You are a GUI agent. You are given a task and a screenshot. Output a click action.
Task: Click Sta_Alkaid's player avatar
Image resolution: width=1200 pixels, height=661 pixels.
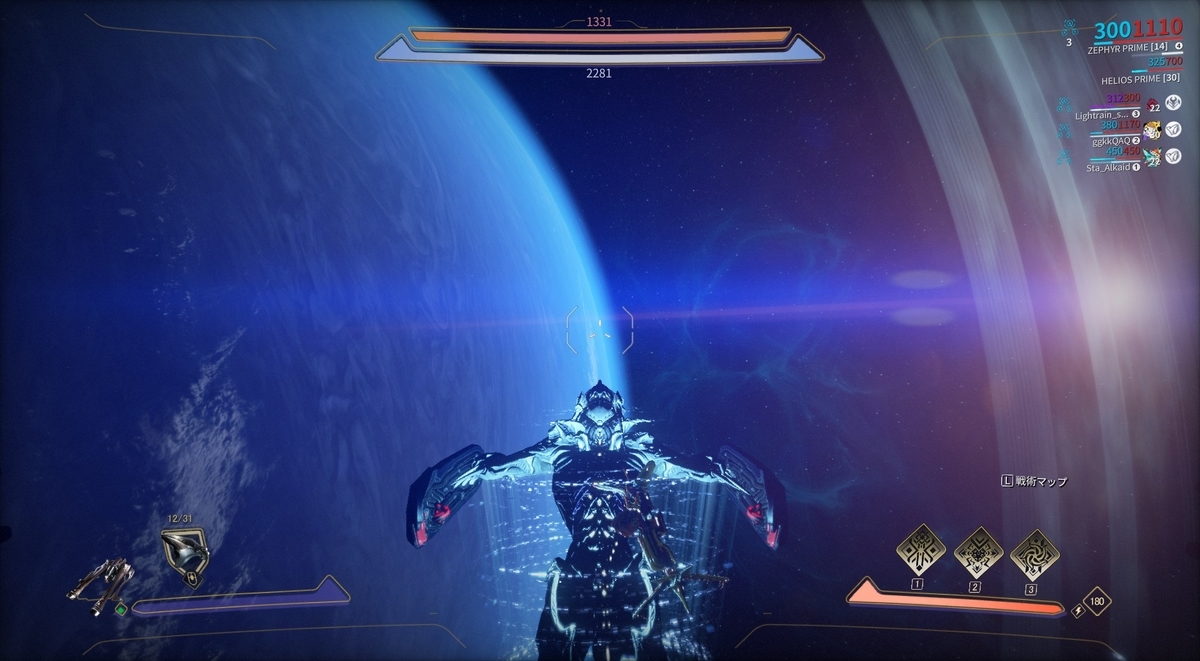pos(1152,156)
